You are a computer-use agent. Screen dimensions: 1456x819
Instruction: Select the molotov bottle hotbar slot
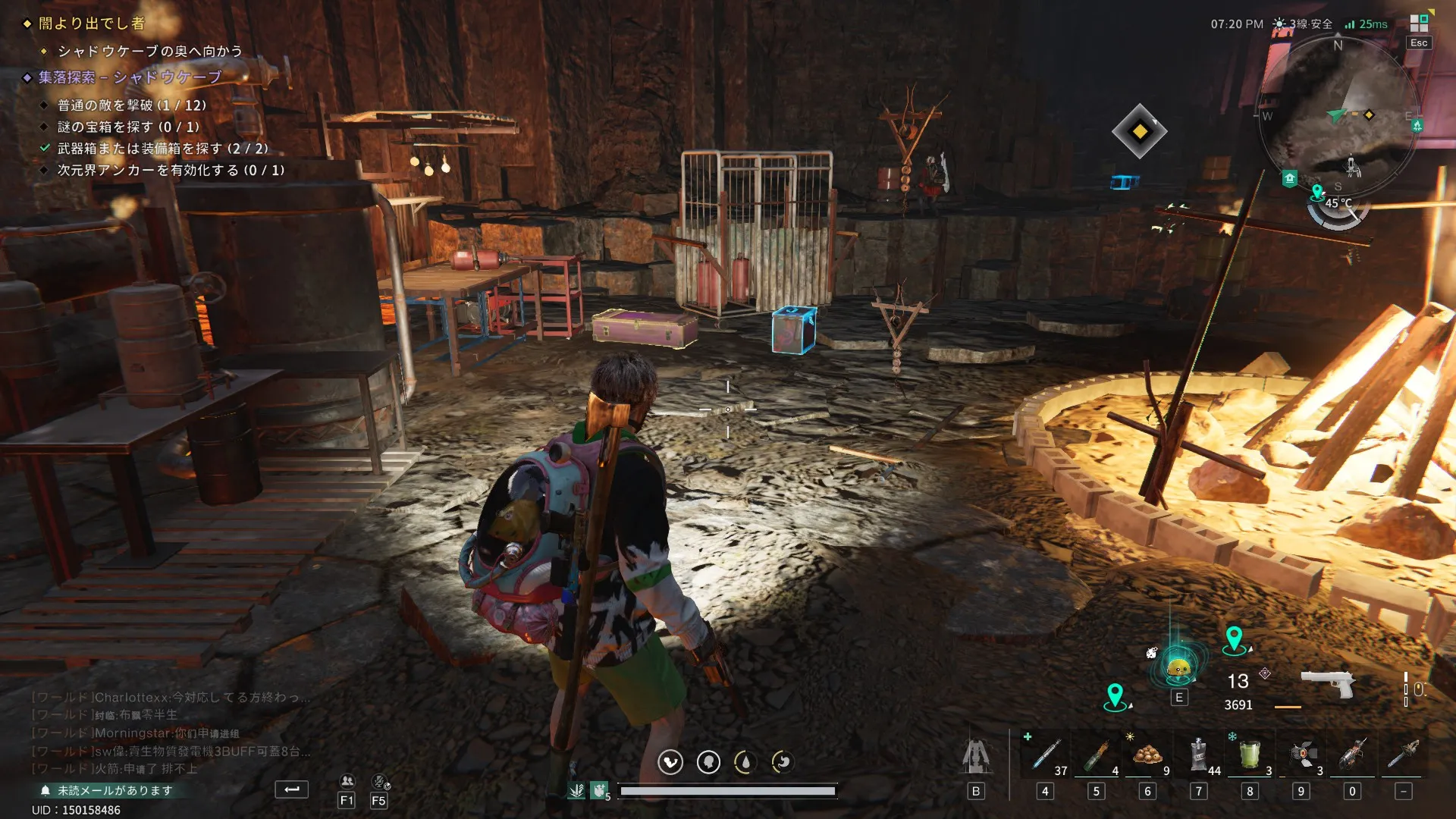click(1096, 755)
